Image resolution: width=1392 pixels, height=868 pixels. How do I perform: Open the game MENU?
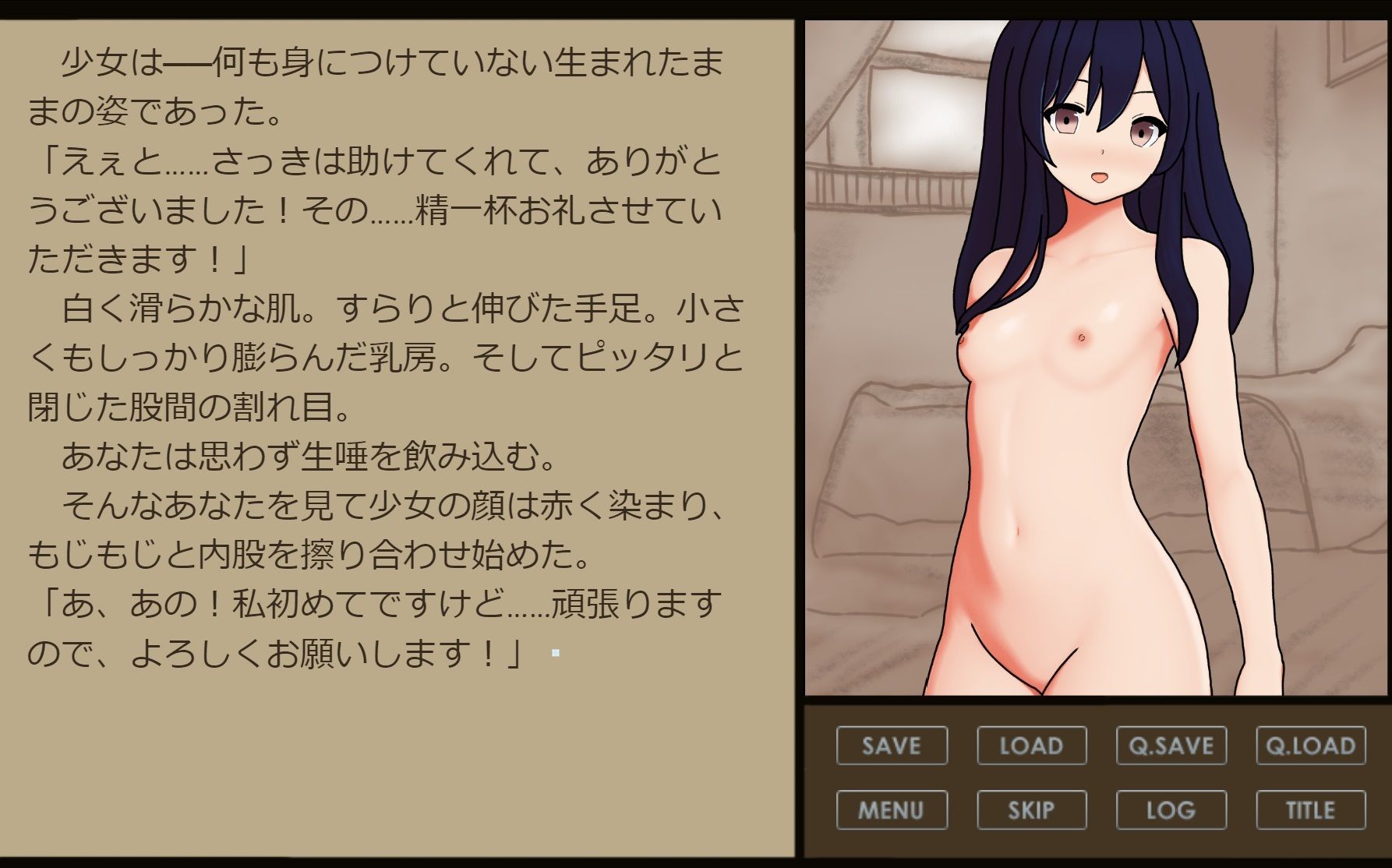coord(891,810)
